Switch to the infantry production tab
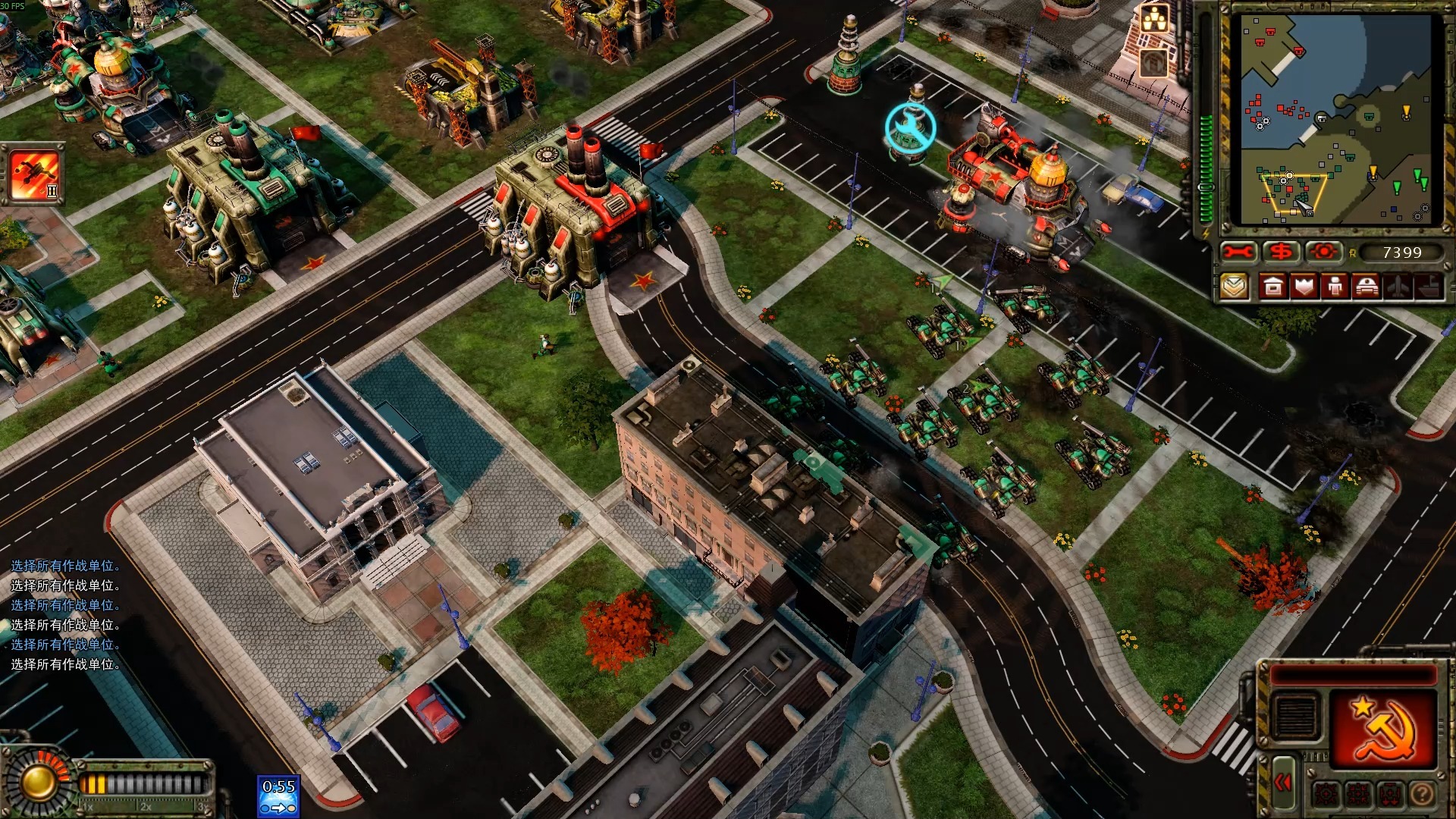This screenshot has width=1456, height=819. click(x=1335, y=287)
